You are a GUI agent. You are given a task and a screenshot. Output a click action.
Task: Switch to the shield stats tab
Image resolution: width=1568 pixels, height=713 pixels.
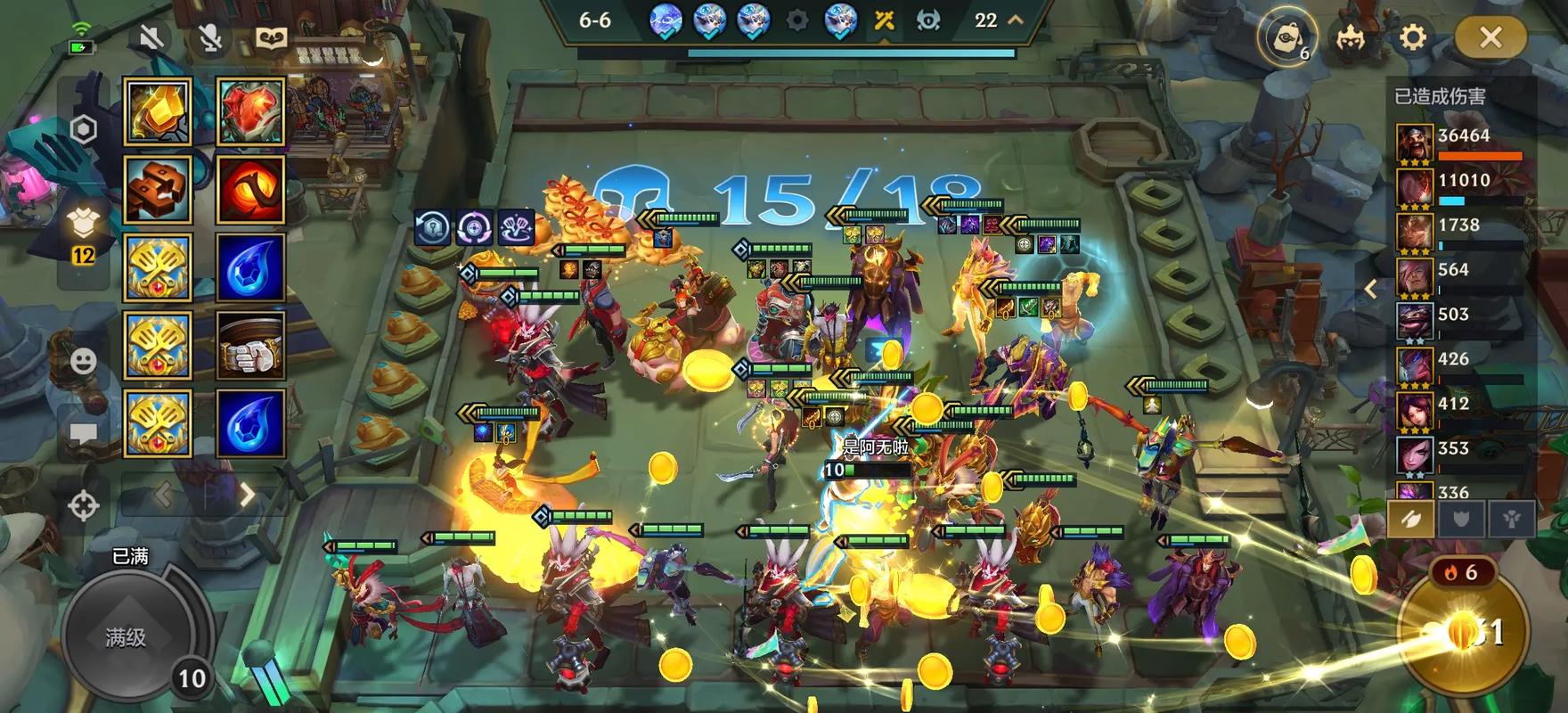[1461, 519]
